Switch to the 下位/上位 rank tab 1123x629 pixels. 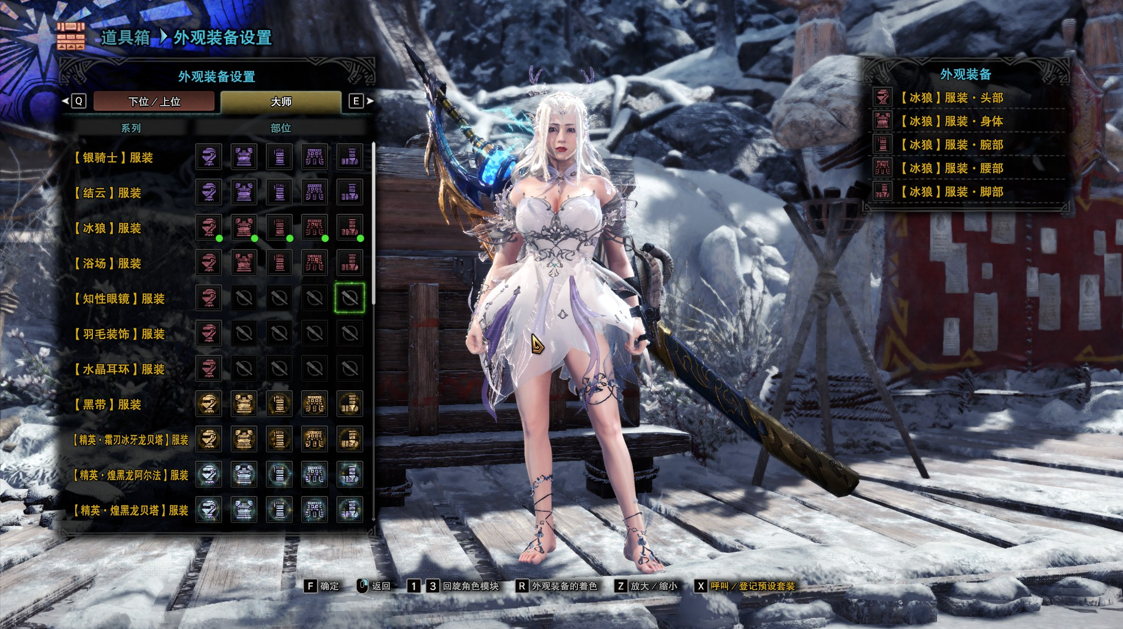point(153,101)
